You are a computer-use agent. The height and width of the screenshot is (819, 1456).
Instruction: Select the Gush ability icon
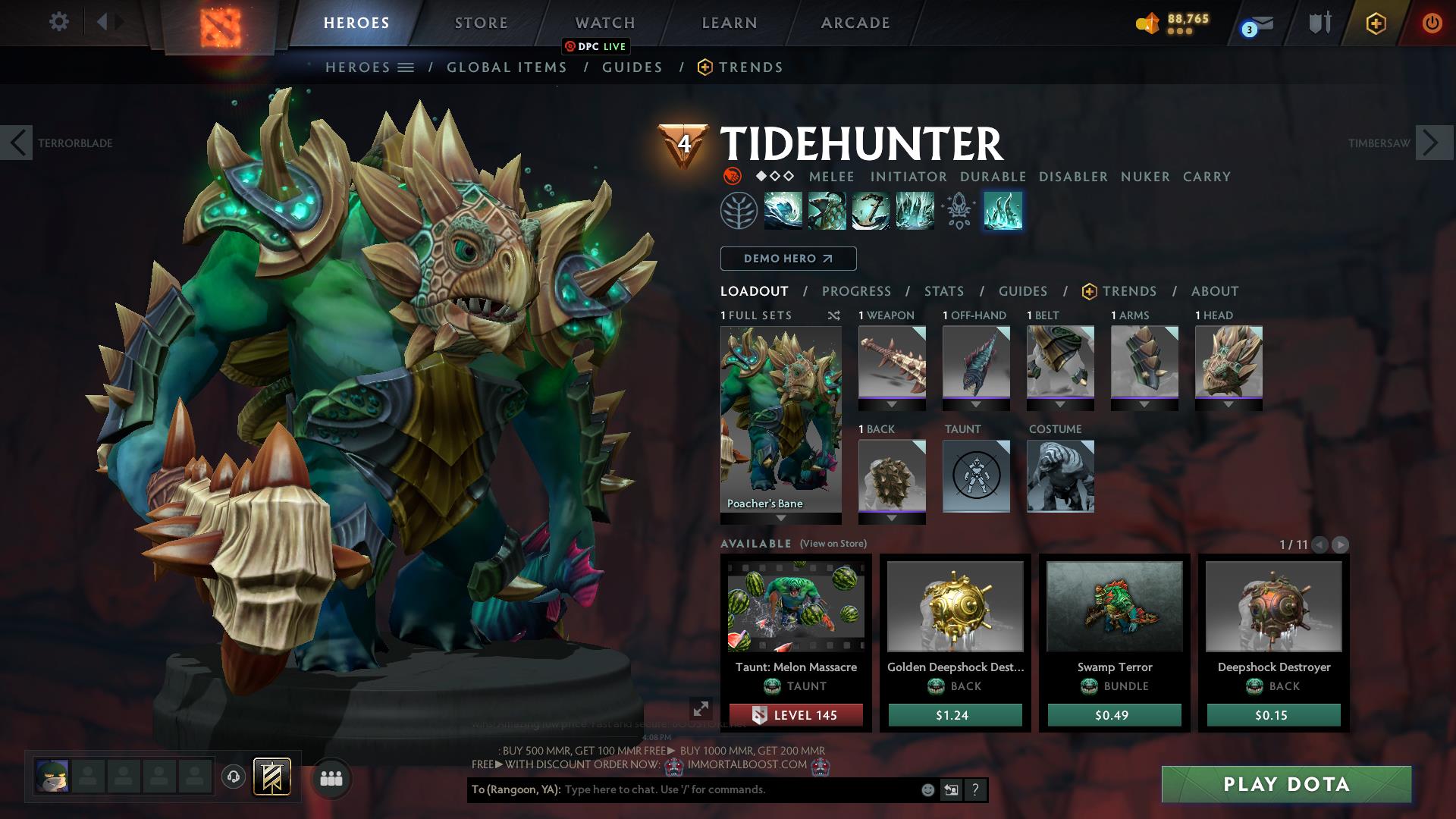point(783,211)
